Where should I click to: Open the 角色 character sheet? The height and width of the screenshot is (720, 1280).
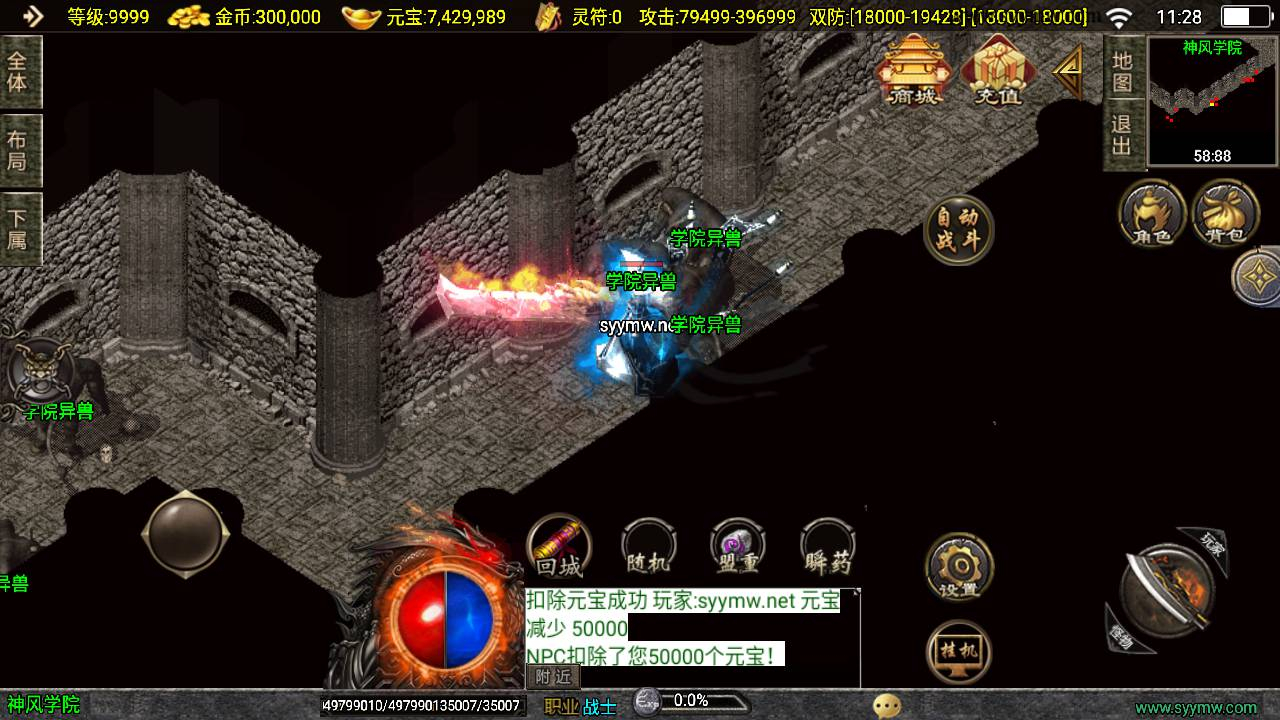(x=1152, y=213)
